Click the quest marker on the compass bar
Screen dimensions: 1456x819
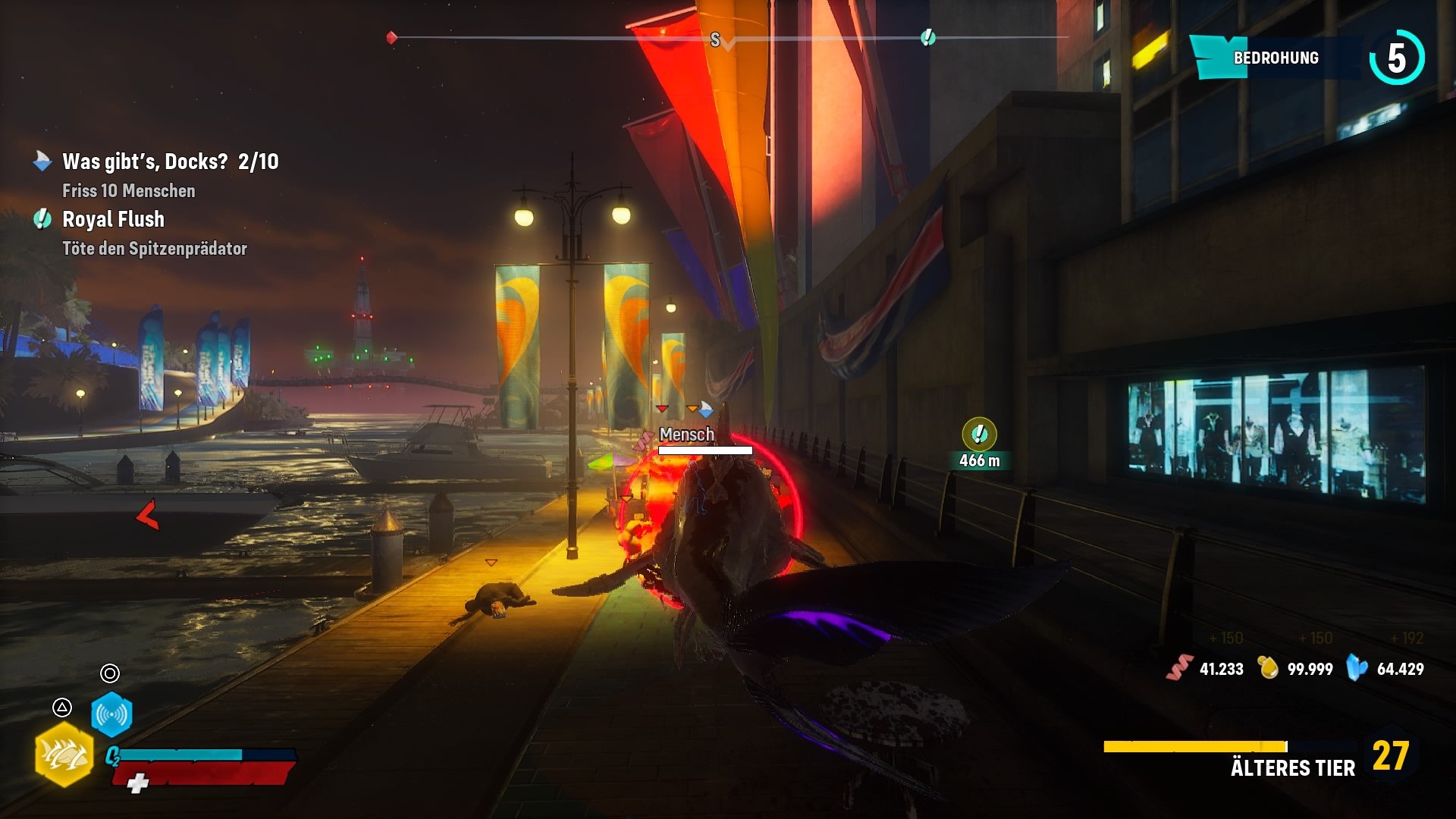pos(927,37)
